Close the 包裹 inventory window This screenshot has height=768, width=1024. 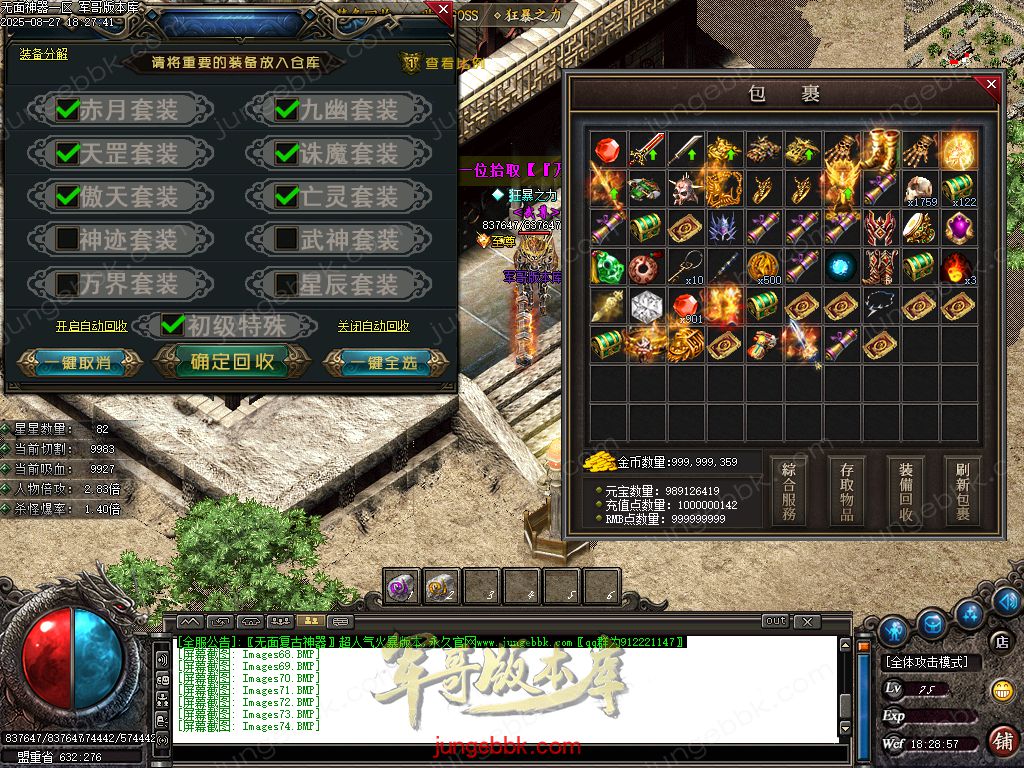[991, 85]
